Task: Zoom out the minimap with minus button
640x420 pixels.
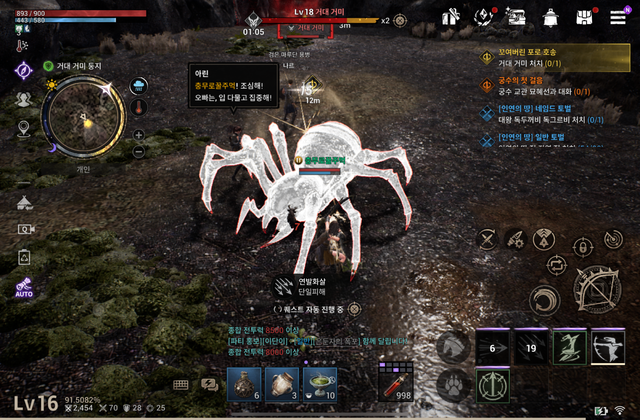Action: pyautogui.click(x=138, y=152)
